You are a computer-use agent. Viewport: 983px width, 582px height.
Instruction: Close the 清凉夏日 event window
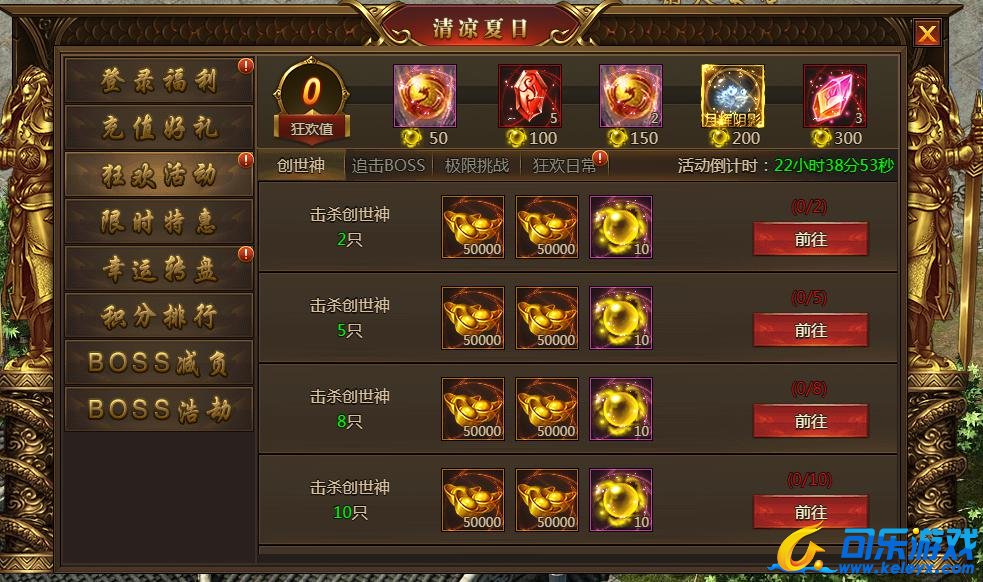(x=928, y=34)
